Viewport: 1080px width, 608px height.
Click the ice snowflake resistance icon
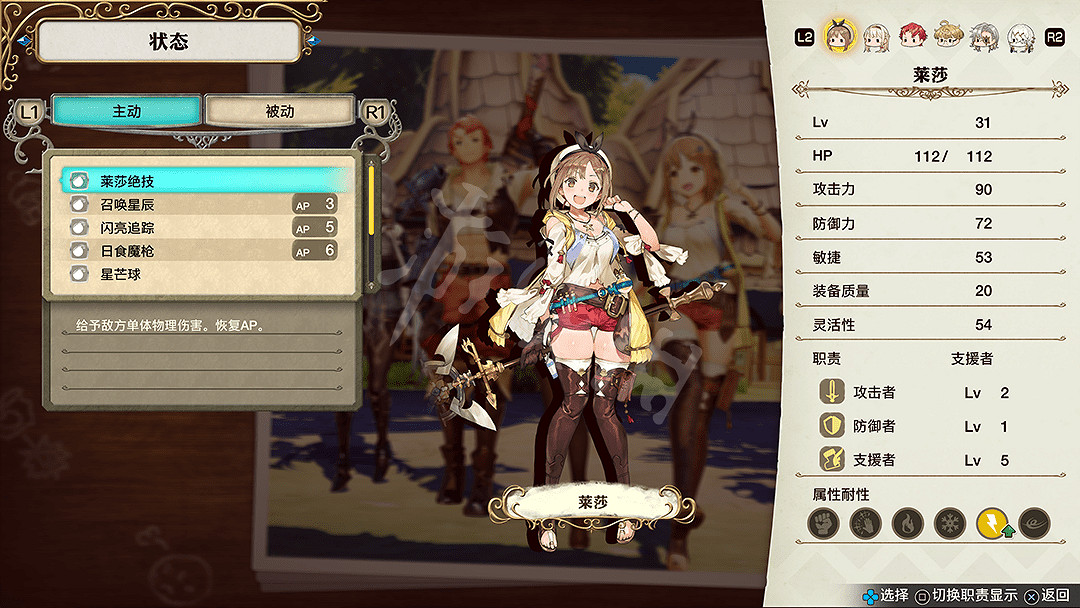(x=949, y=523)
